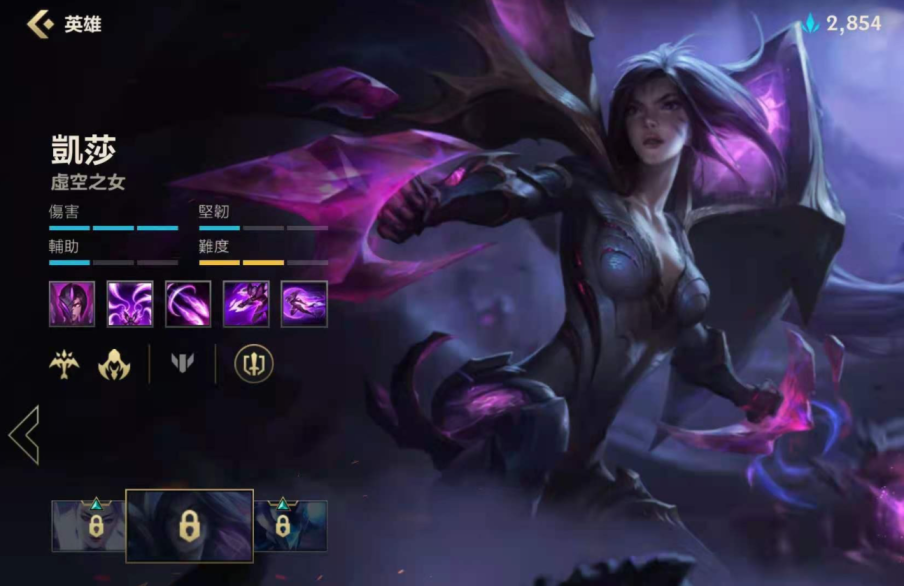The image size is (904, 586).
Task: Tap the grey lane position emblem
Action: click(182, 364)
